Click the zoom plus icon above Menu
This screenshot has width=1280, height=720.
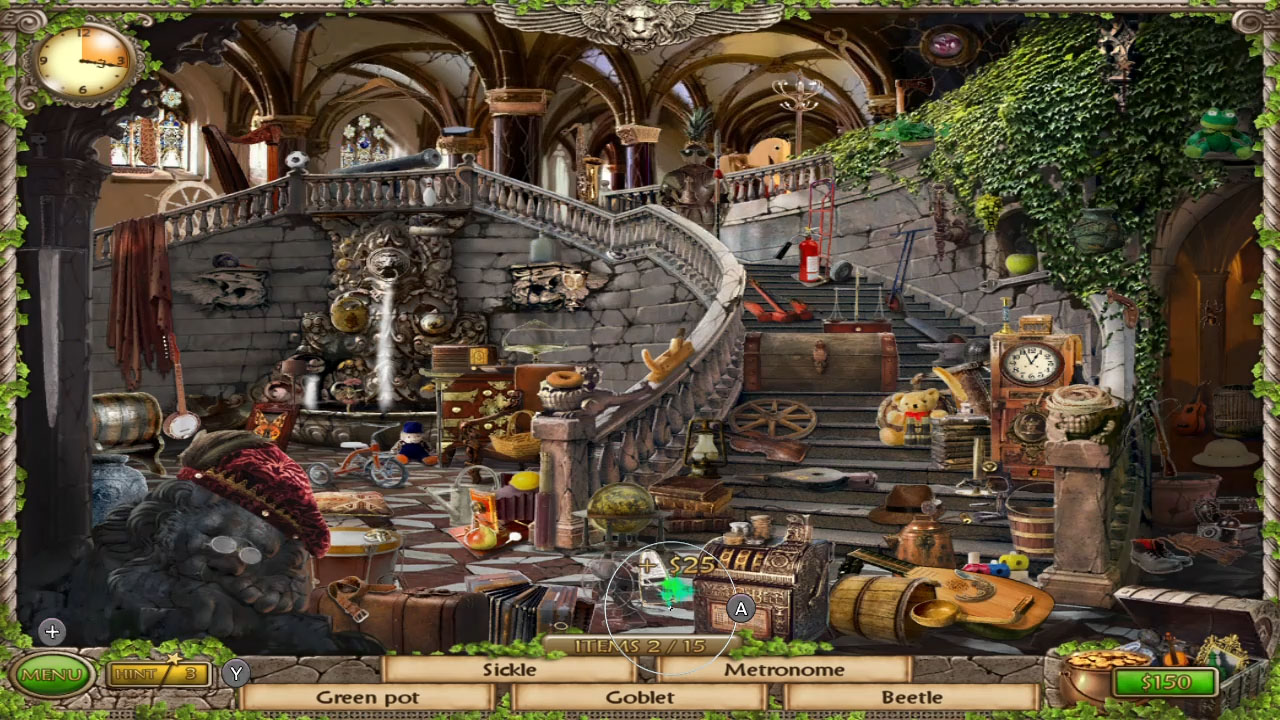tap(51, 631)
